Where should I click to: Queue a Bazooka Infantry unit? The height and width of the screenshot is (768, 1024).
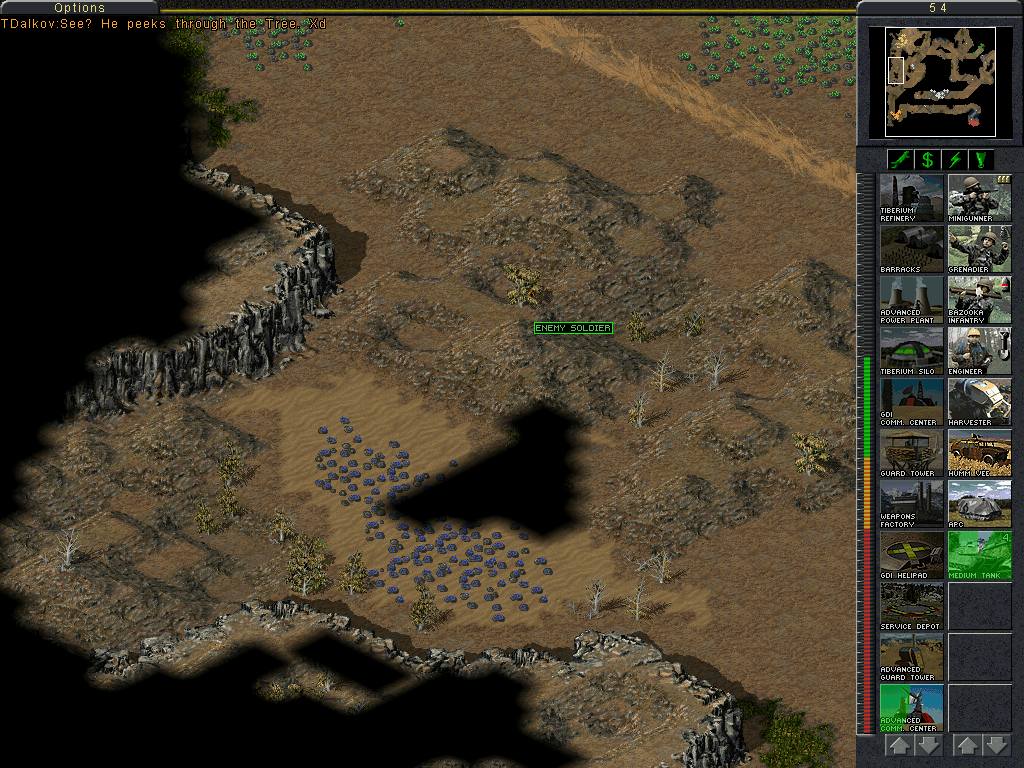click(x=979, y=300)
